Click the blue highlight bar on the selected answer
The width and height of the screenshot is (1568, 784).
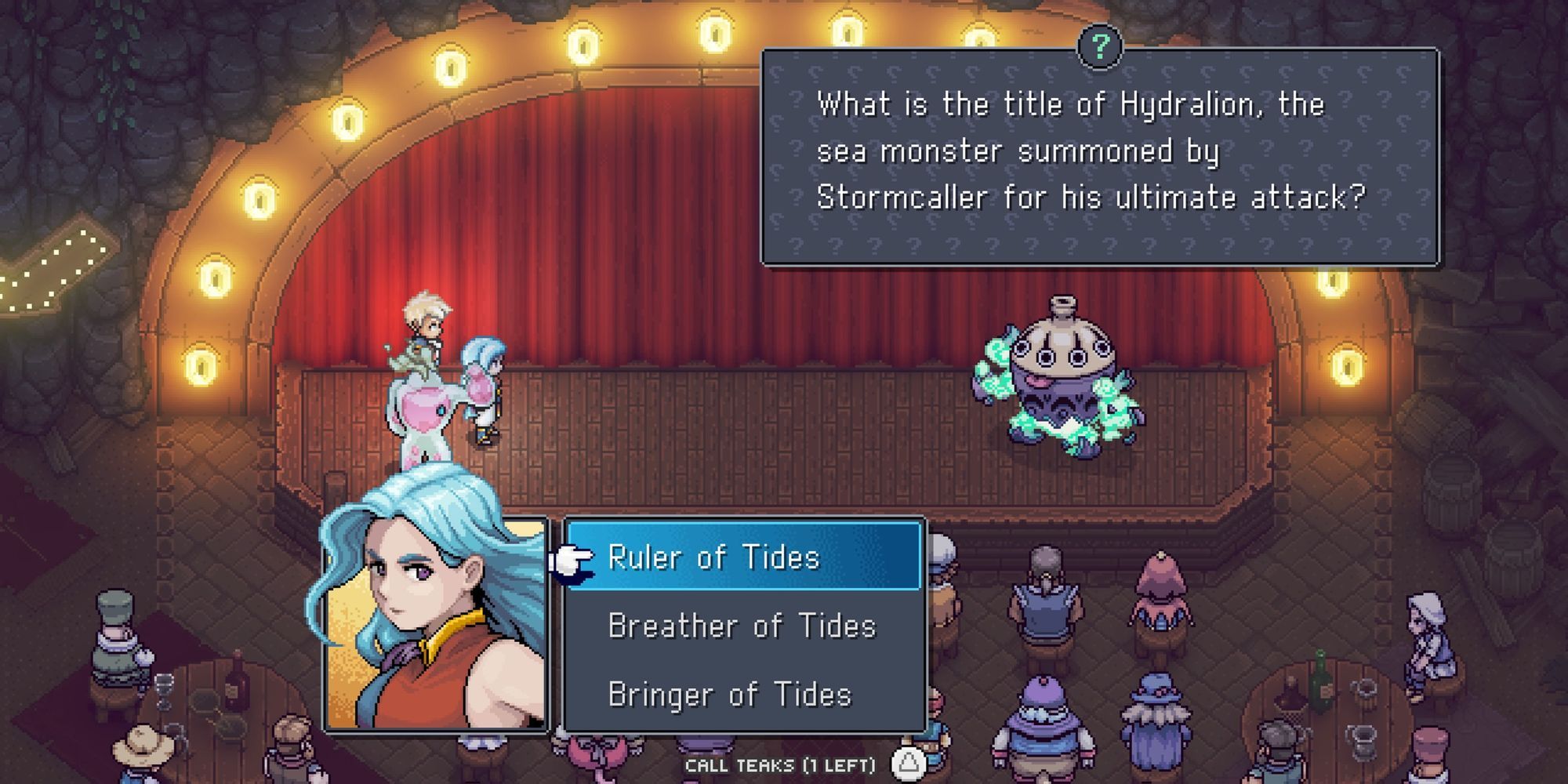743,558
